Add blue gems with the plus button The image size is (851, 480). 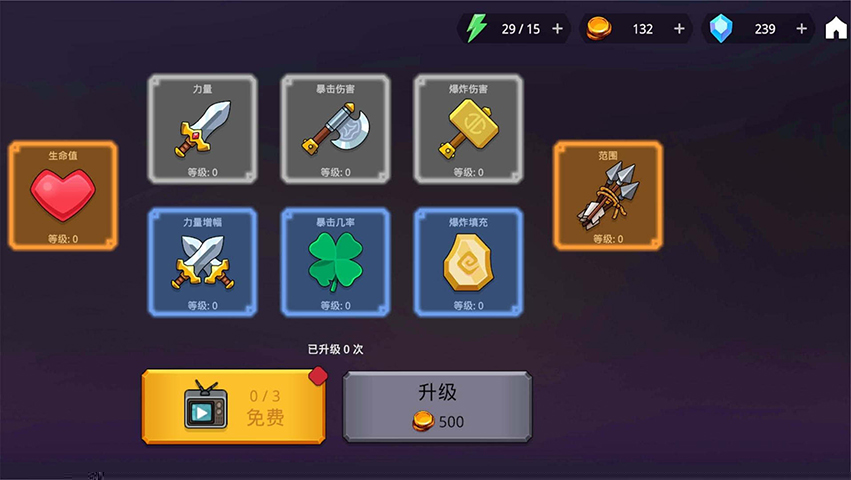click(x=801, y=29)
